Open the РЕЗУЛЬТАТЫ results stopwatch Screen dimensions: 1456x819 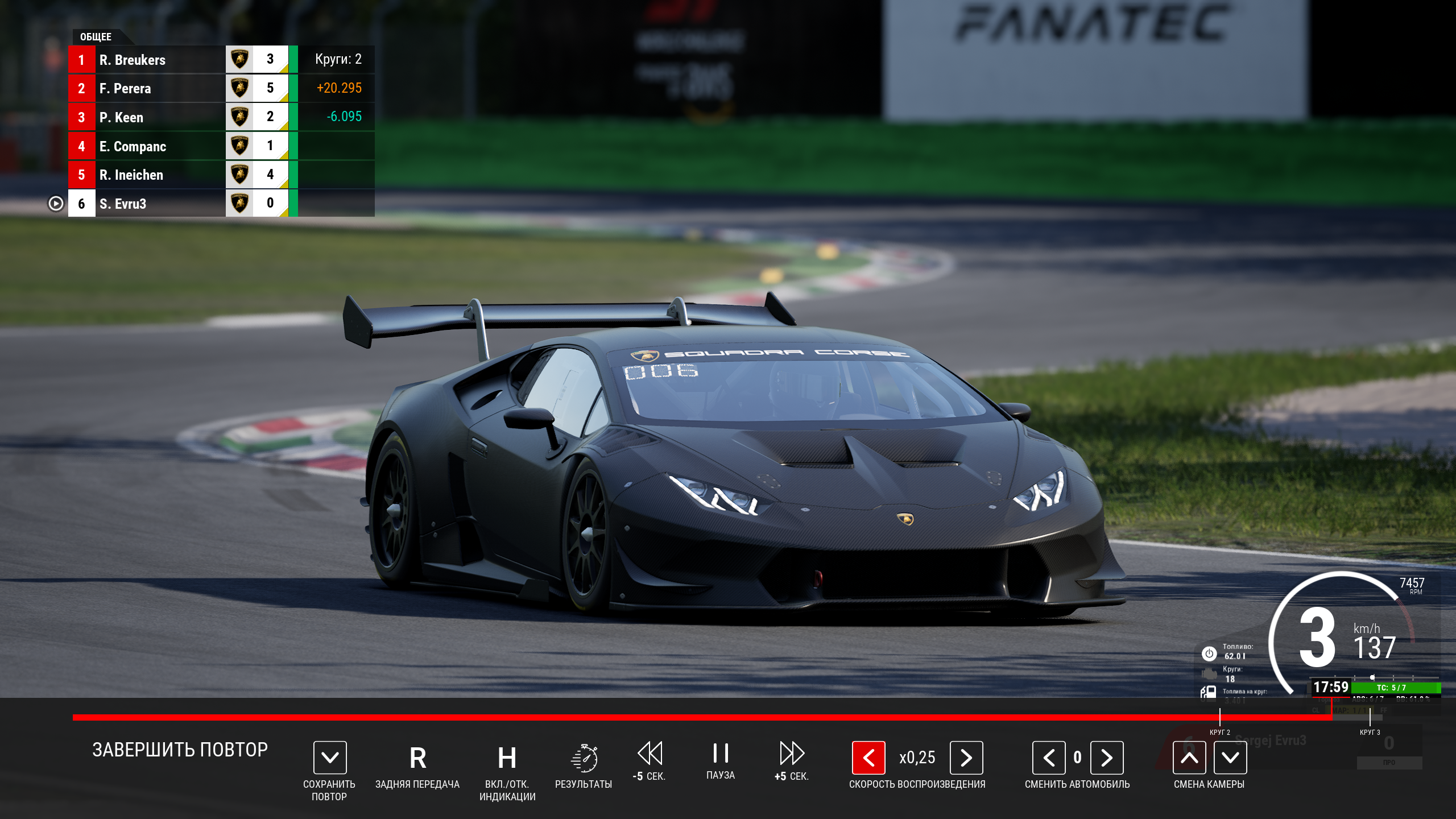pyautogui.click(x=584, y=758)
